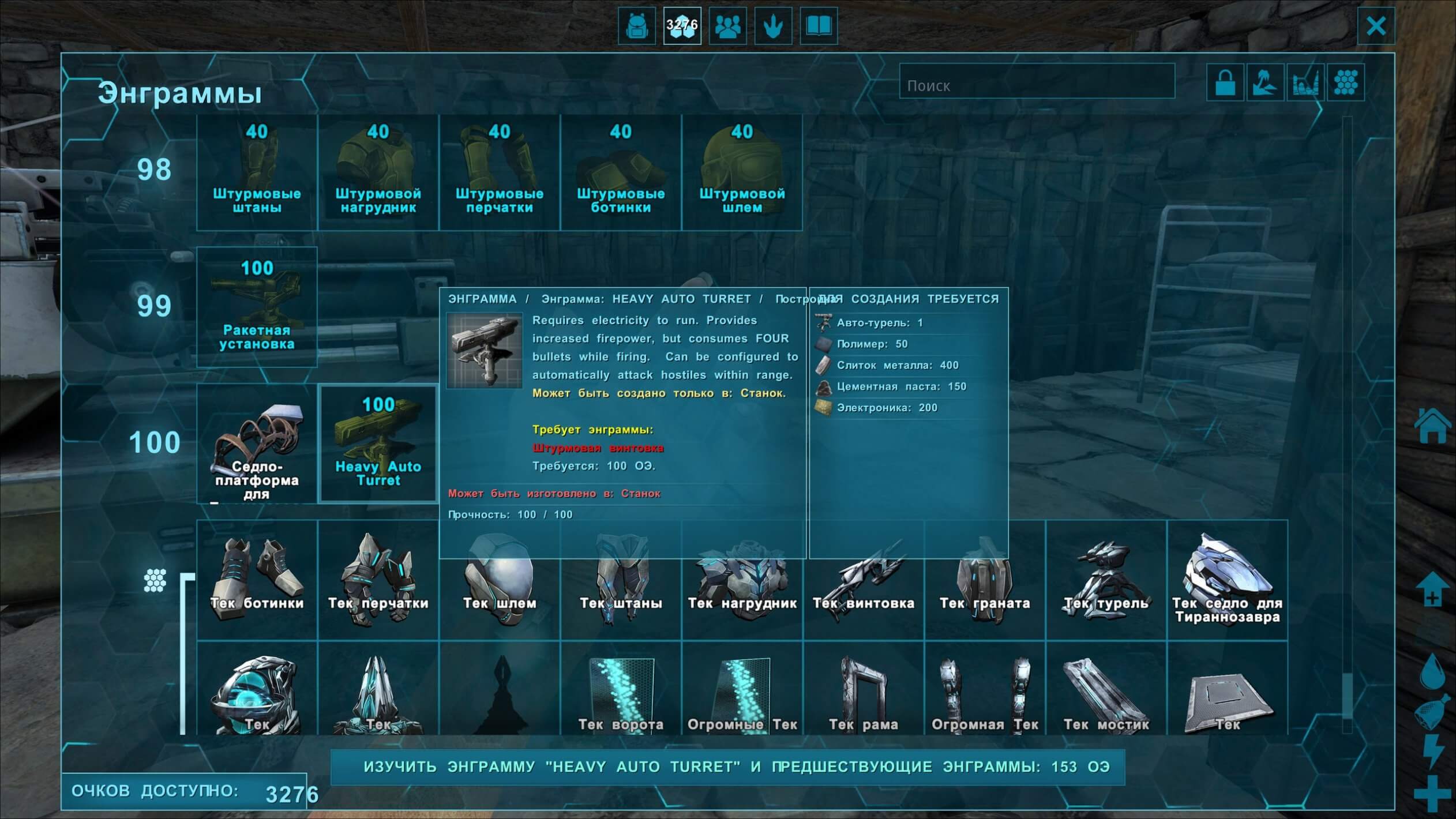
Task: Choose the Тек ботинки engram
Action: pyautogui.click(x=257, y=580)
